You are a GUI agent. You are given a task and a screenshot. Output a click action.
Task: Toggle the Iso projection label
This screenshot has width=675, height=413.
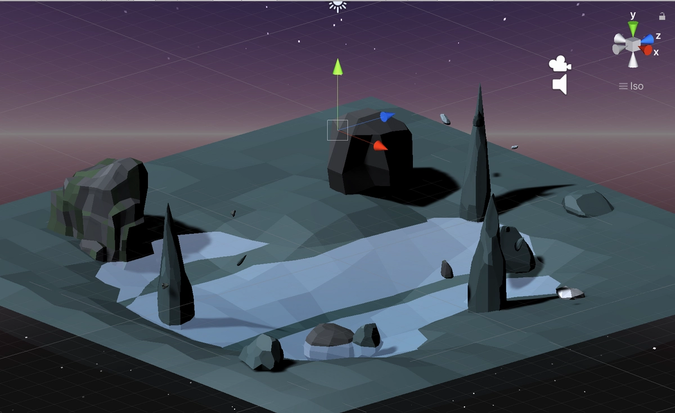pos(631,86)
